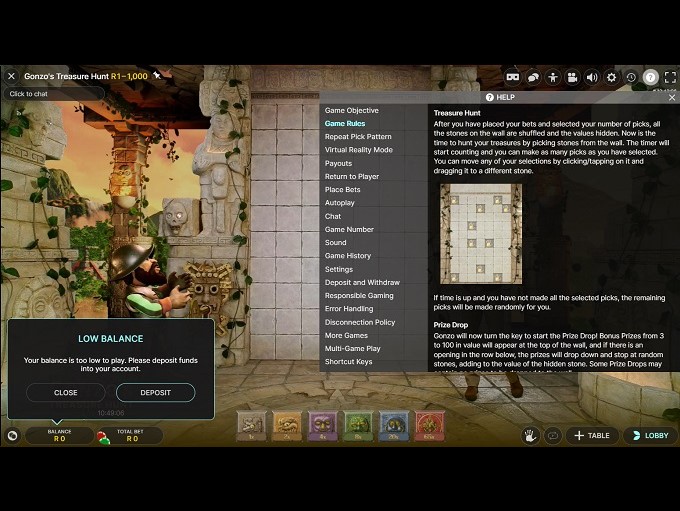
Task: Close the Help panel
Action: tap(672, 98)
